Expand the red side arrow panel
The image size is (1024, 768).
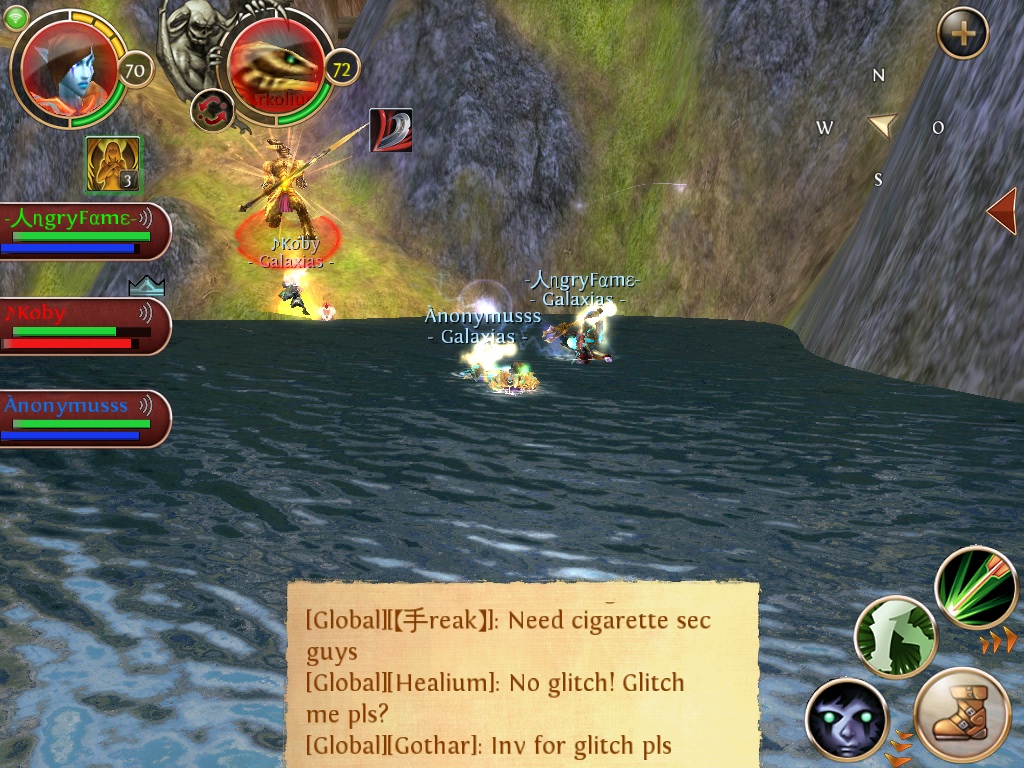(x=1001, y=211)
